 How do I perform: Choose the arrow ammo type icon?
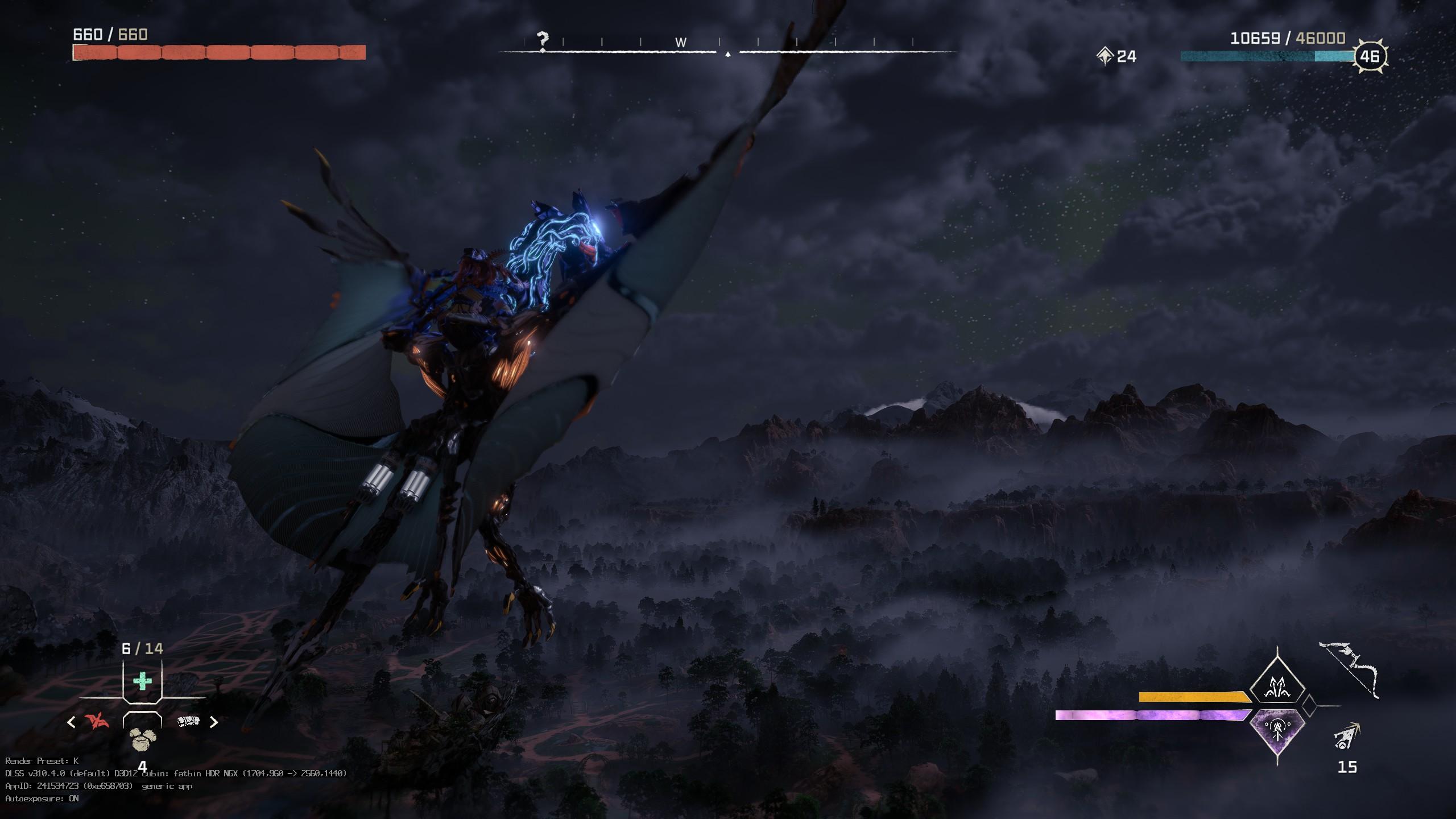1346,737
